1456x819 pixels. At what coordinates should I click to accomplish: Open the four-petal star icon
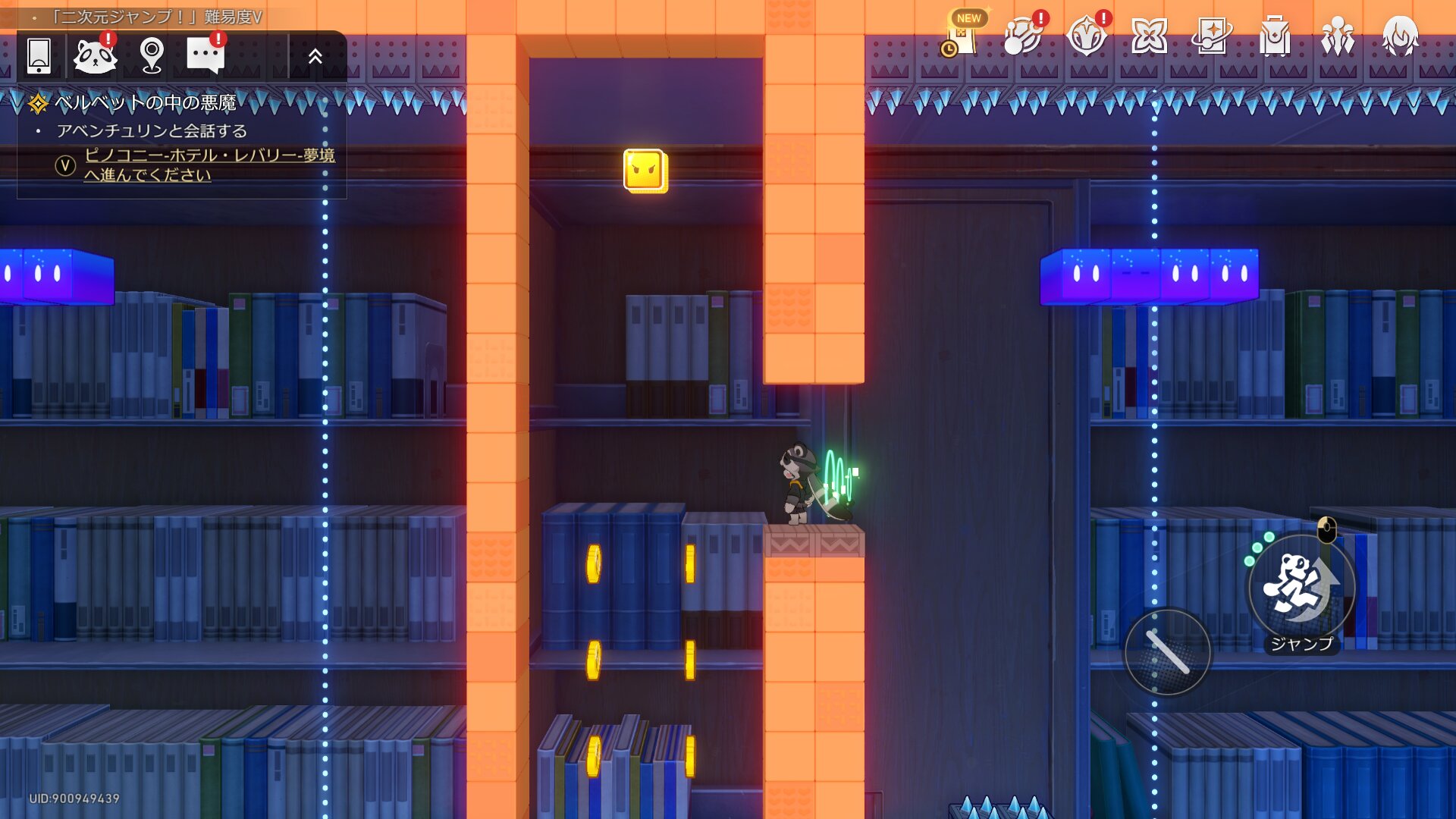click(1149, 36)
